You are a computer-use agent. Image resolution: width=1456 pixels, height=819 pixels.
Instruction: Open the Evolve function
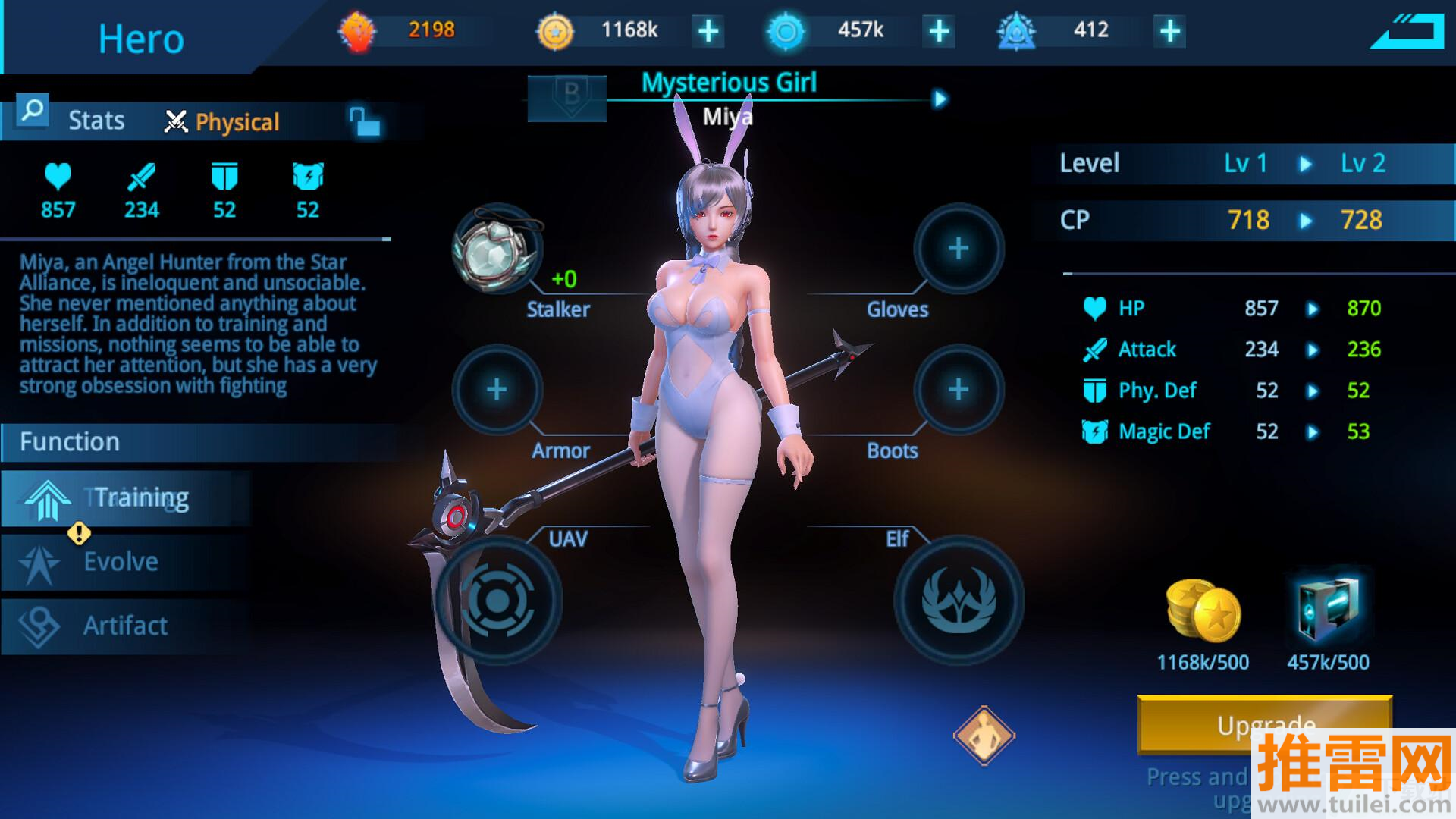126,562
